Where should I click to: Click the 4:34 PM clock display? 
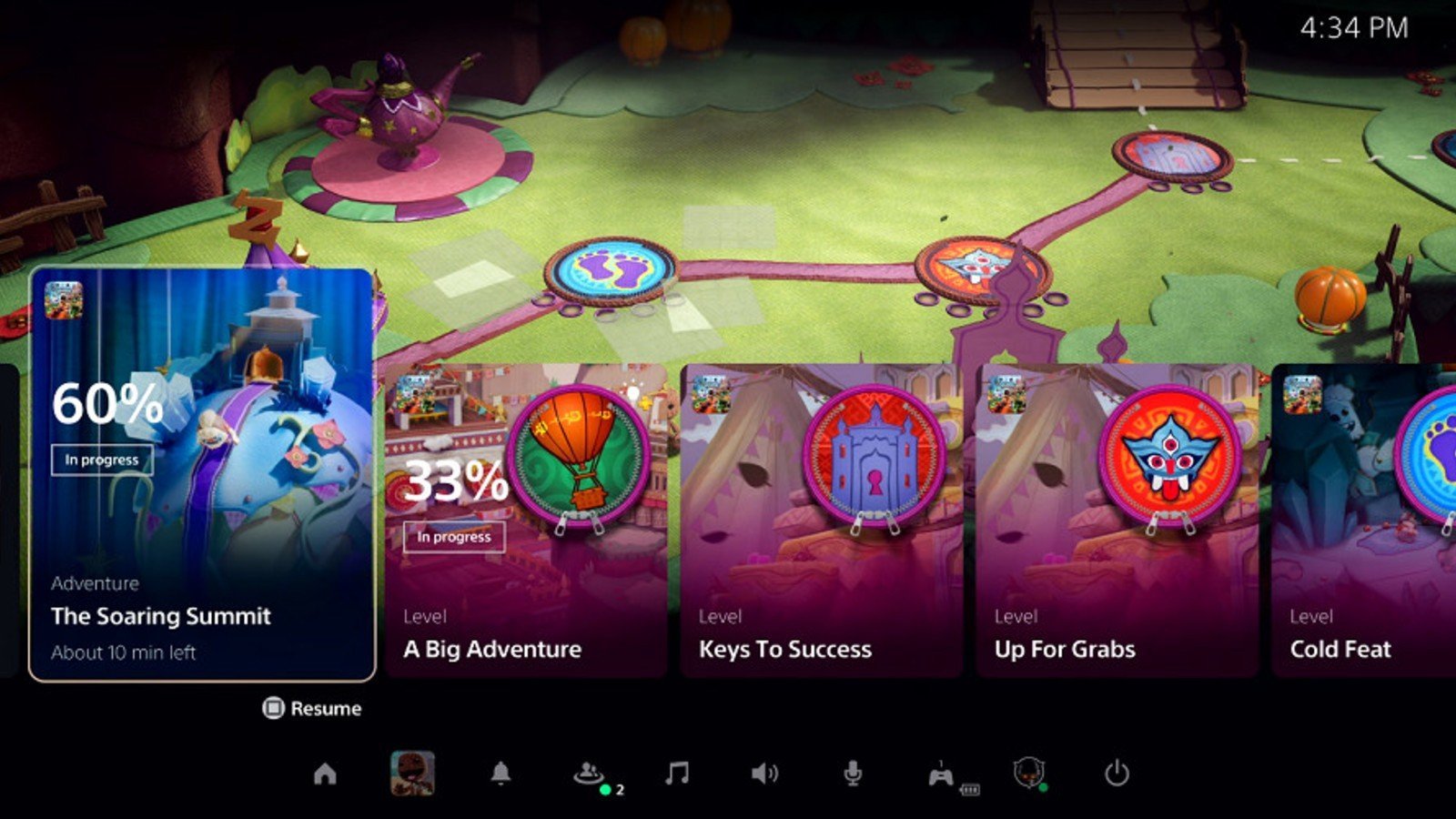(x=1352, y=28)
